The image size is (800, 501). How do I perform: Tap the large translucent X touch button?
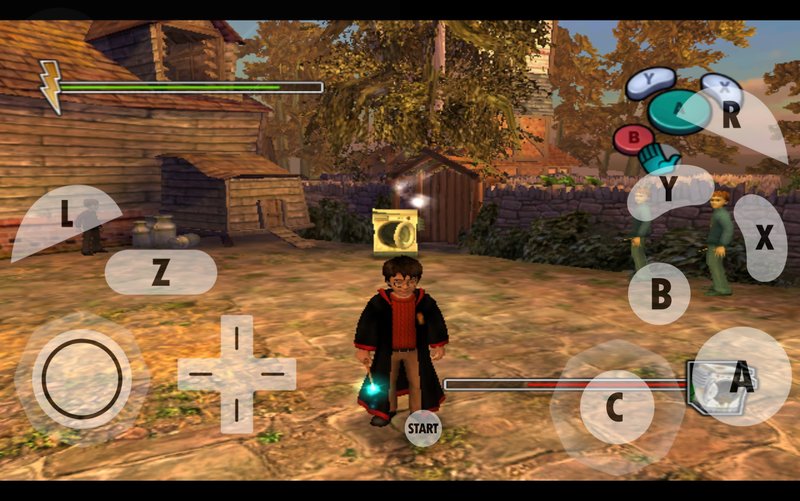click(762, 238)
